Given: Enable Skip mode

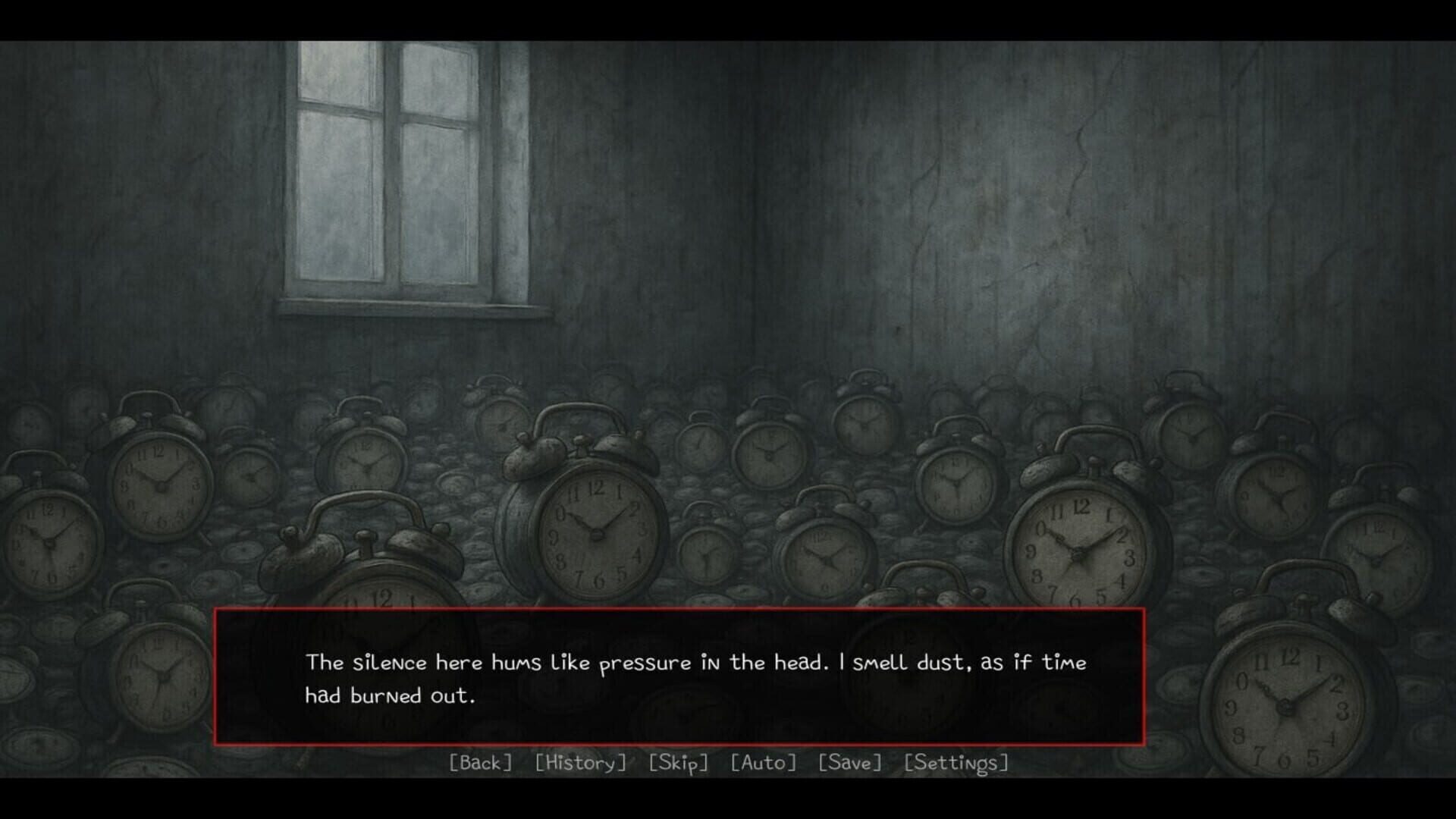Looking at the screenshot, I should pyautogui.click(x=679, y=763).
